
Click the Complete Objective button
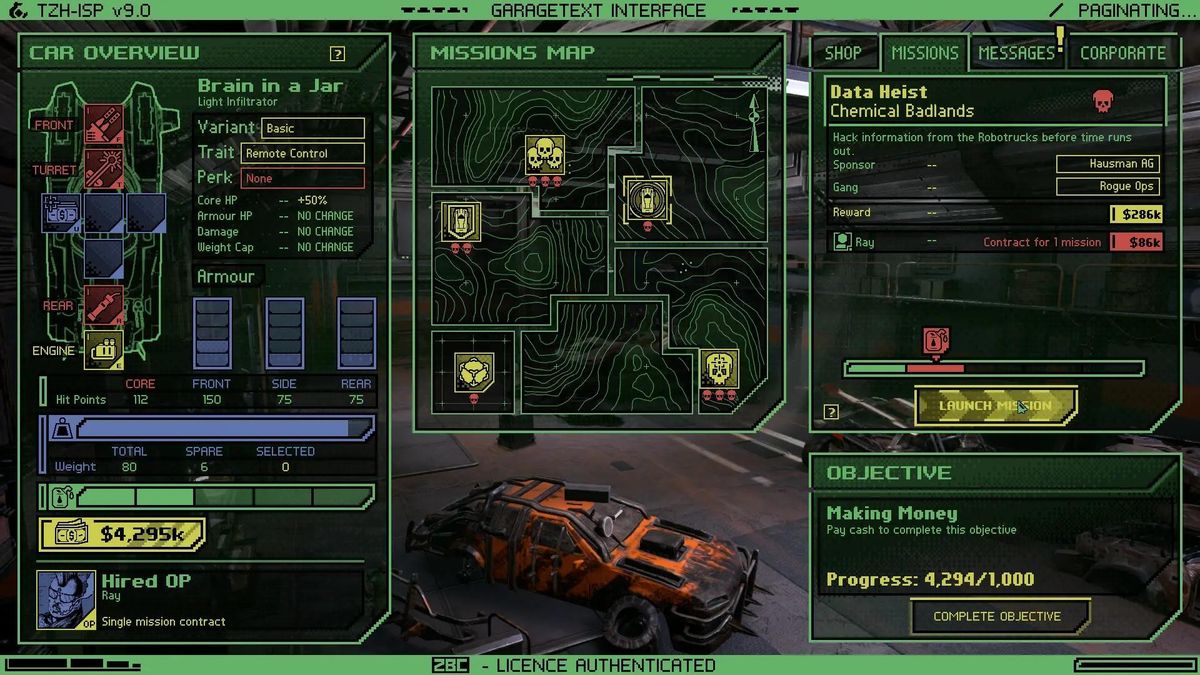[997, 616]
